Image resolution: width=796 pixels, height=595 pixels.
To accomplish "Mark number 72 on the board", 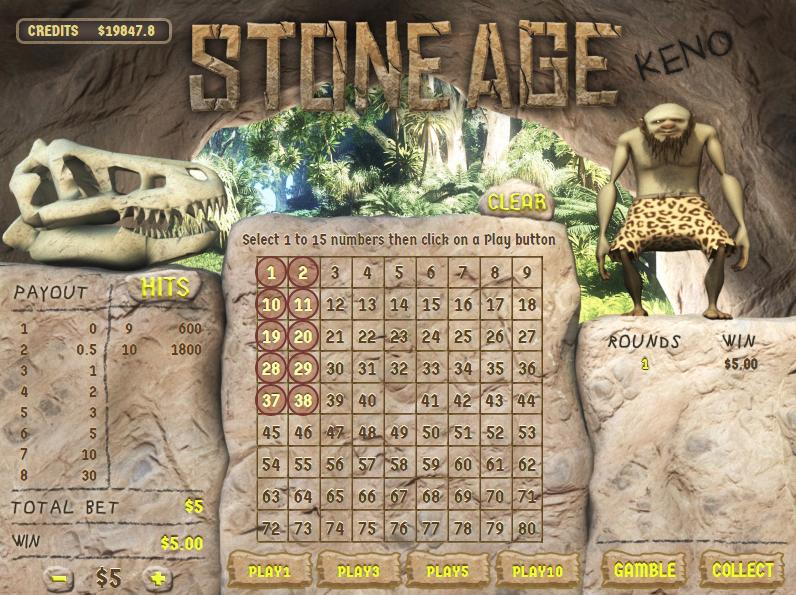I will click(271, 528).
